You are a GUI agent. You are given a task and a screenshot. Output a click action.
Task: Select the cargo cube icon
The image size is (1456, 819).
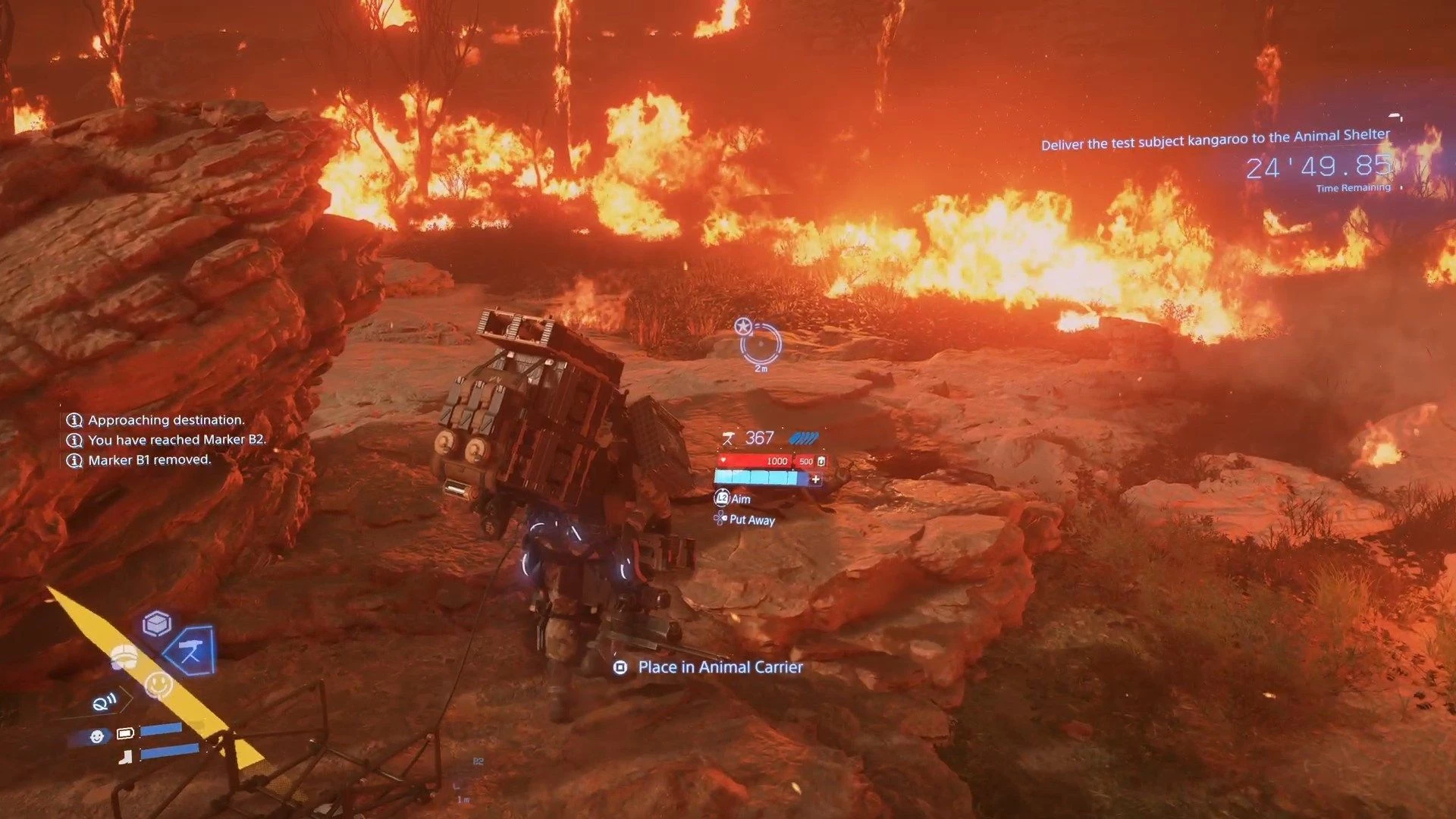(x=156, y=624)
